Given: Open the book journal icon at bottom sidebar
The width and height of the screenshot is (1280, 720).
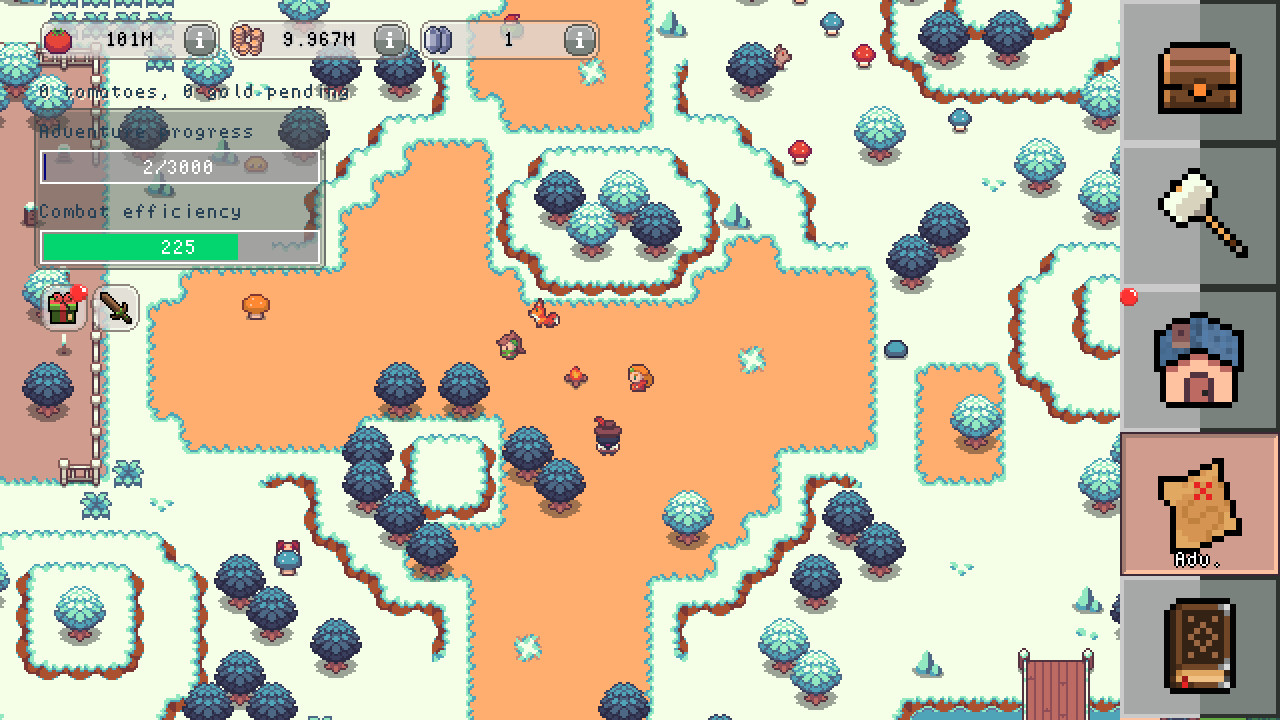Looking at the screenshot, I should [x=1200, y=645].
